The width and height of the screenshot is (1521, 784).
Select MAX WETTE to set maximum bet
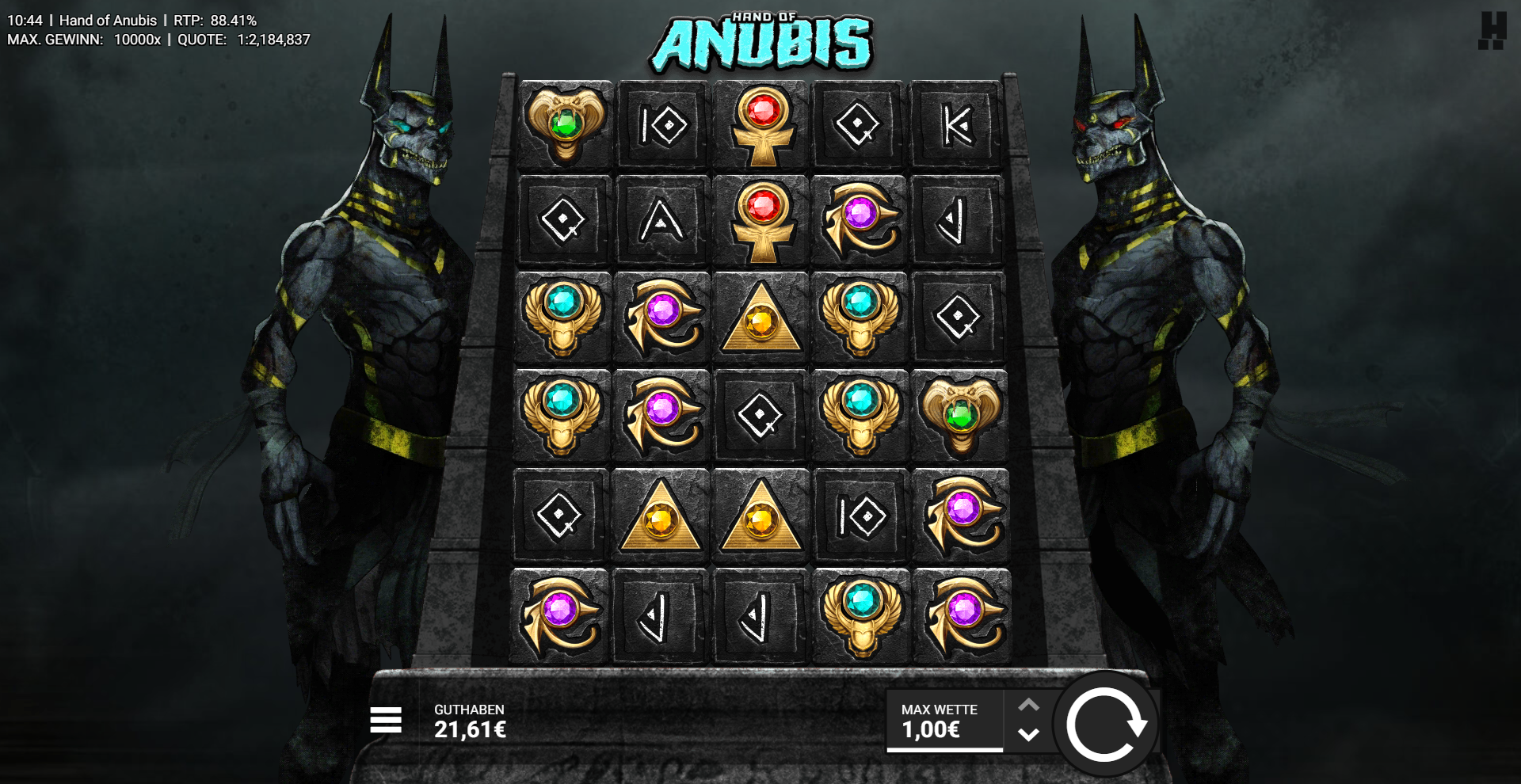pos(940,710)
